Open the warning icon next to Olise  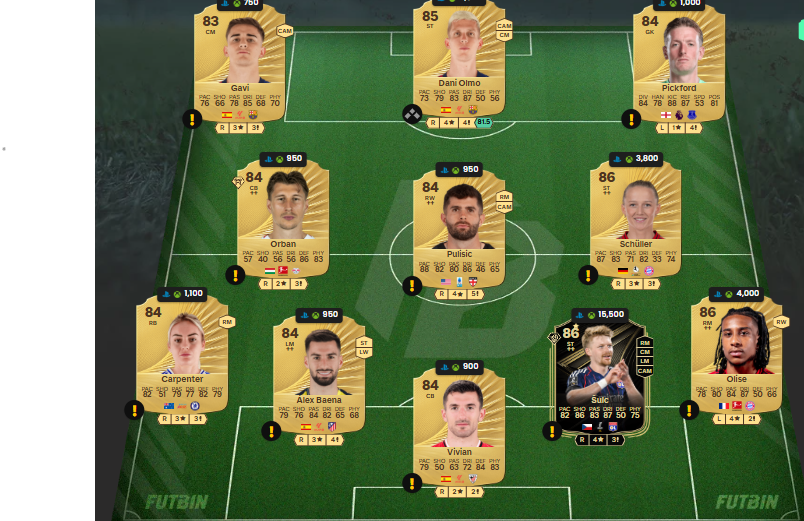click(689, 410)
